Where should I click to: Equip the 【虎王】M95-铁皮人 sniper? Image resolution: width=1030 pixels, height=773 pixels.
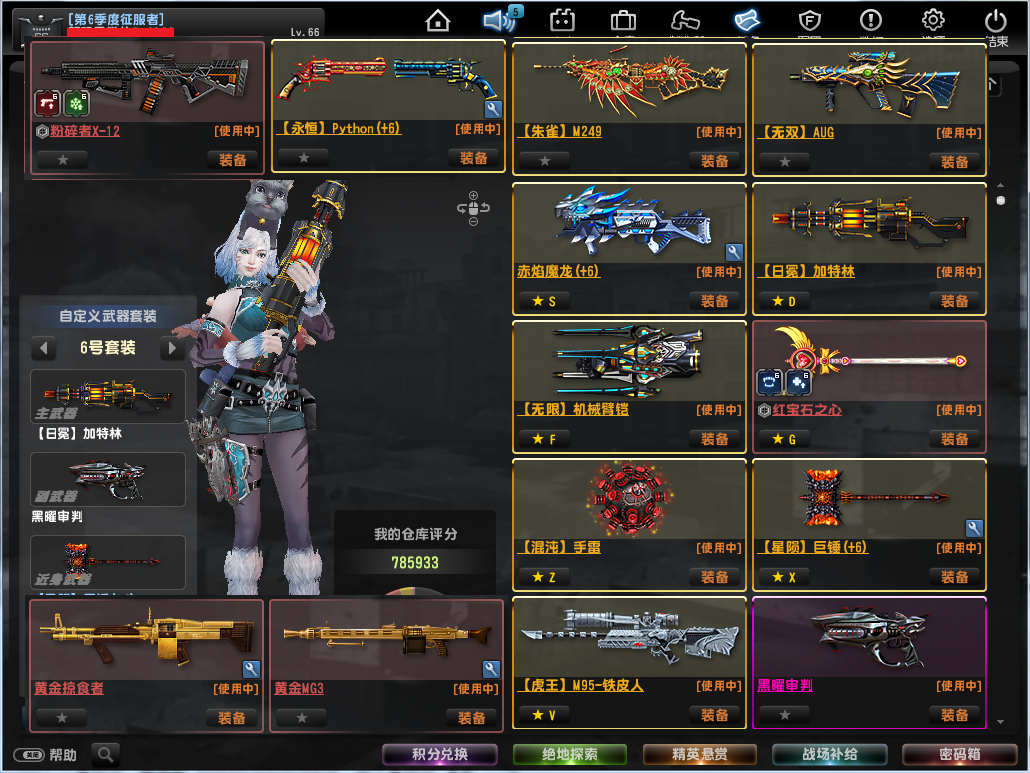tap(715, 715)
